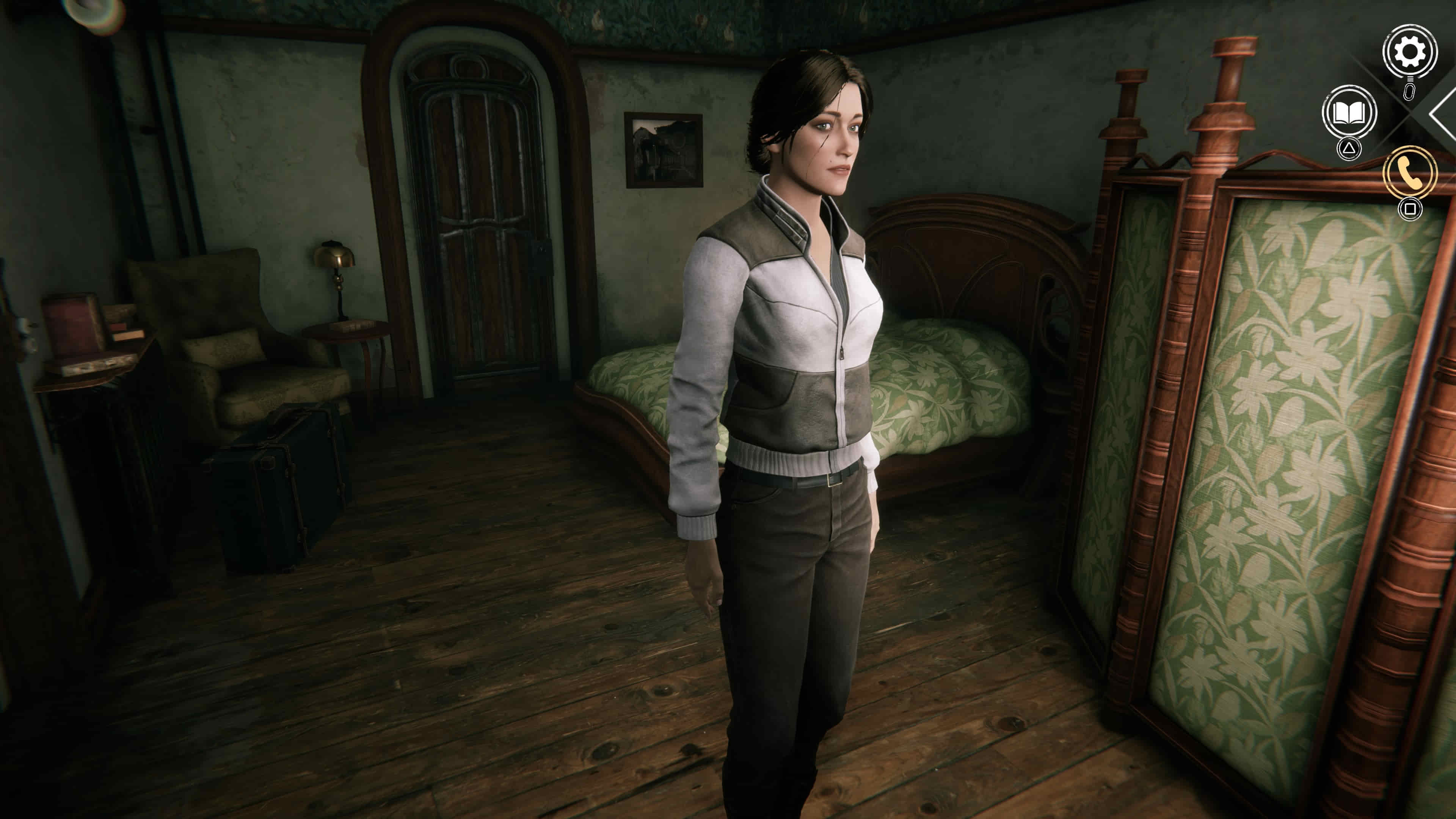Open the gear settings menu
The image size is (1456, 819).
[x=1409, y=52]
